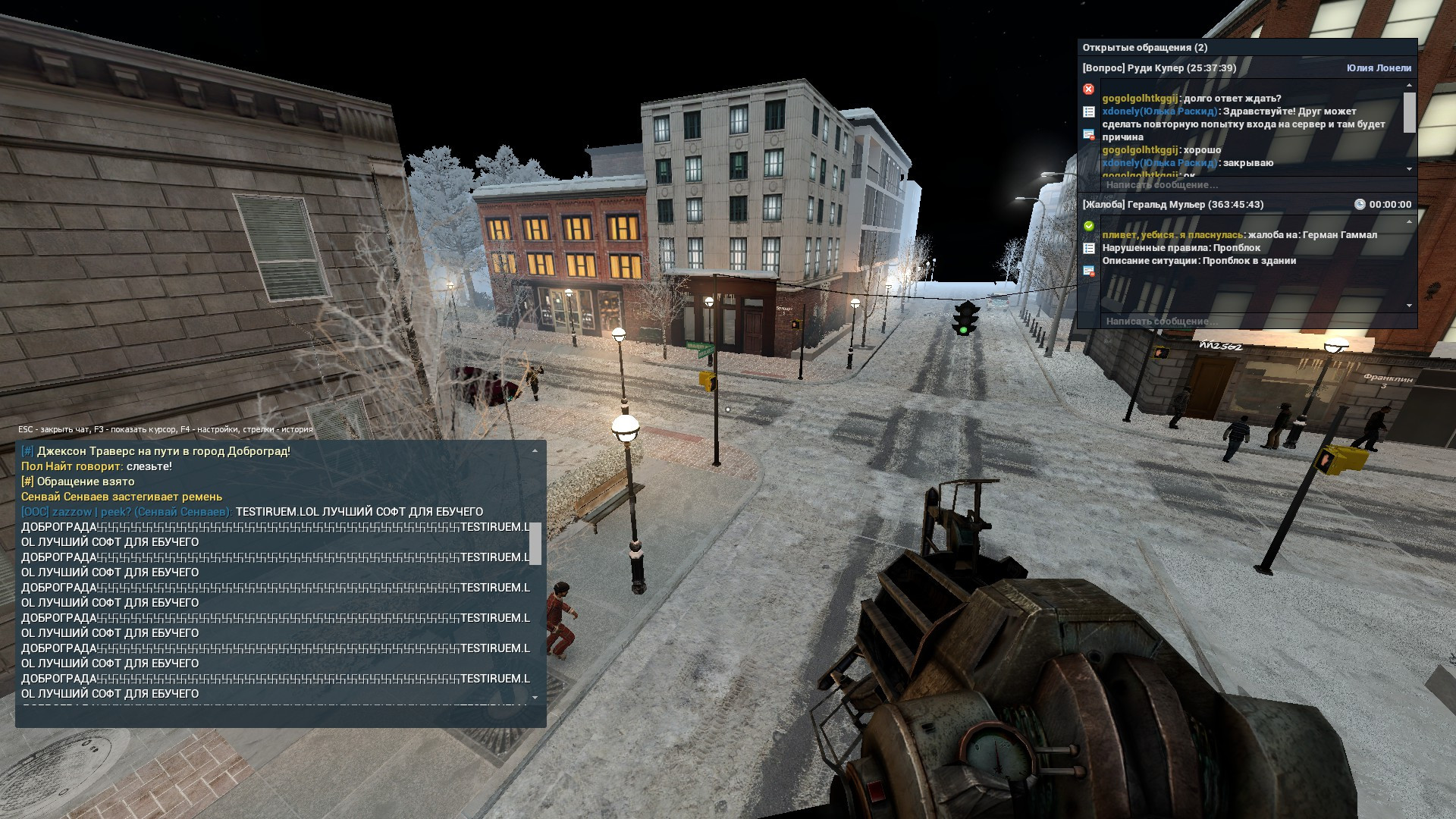Close the Руди Купер question ticket with red X

click(x=1089, y=89)
